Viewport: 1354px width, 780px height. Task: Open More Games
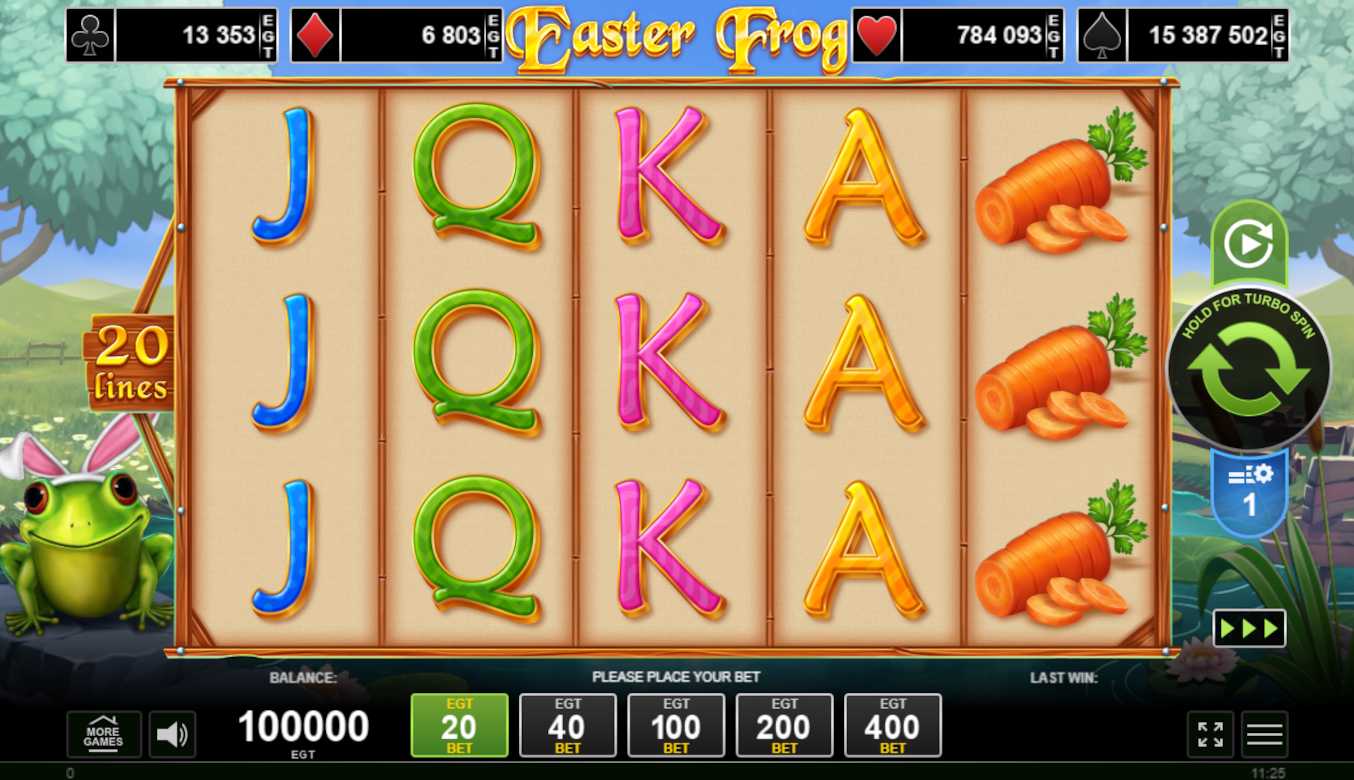pos(104,734)
